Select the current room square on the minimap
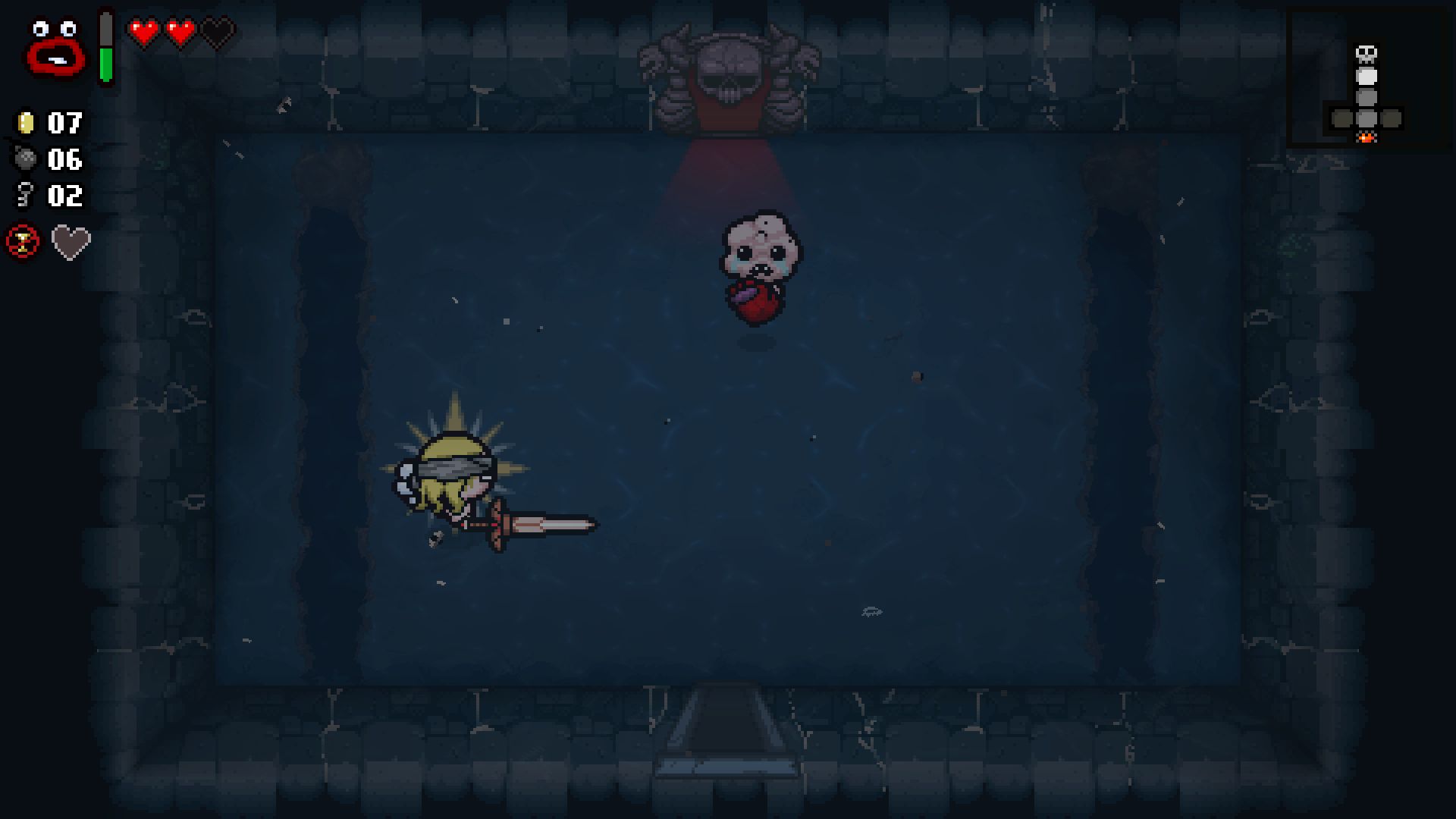Viewport: 1456px width, 819px height. point(1367,78)
